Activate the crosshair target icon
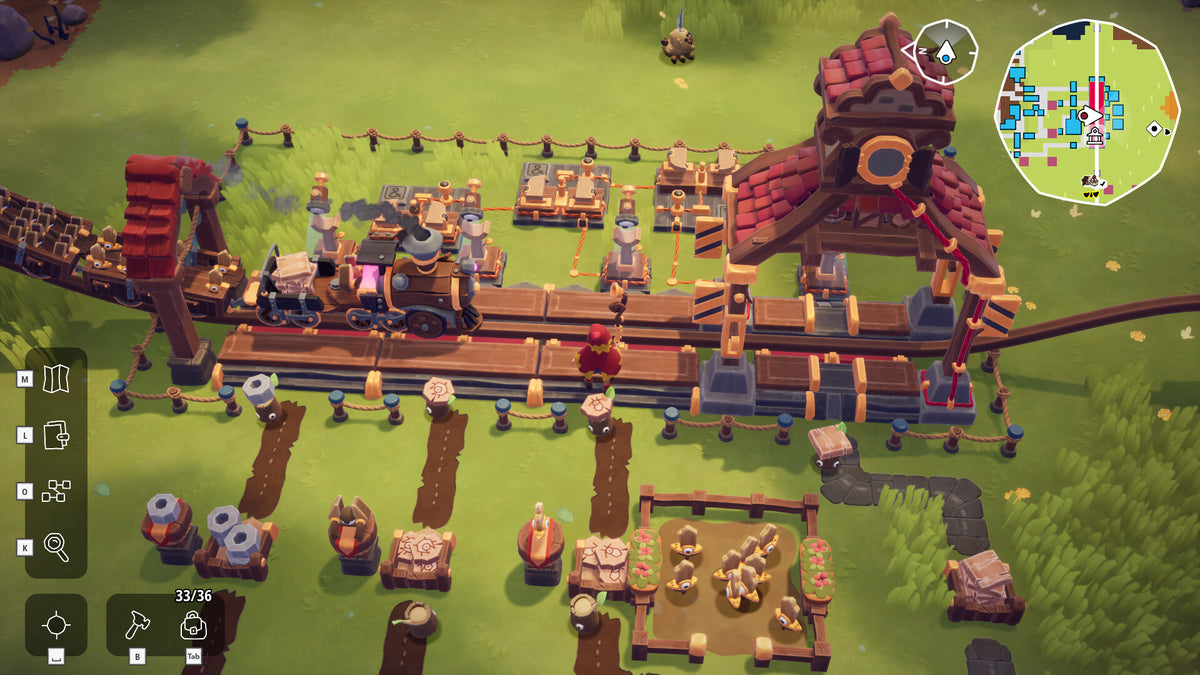This screenshot has height=675, width=1200. click(56, 625)
